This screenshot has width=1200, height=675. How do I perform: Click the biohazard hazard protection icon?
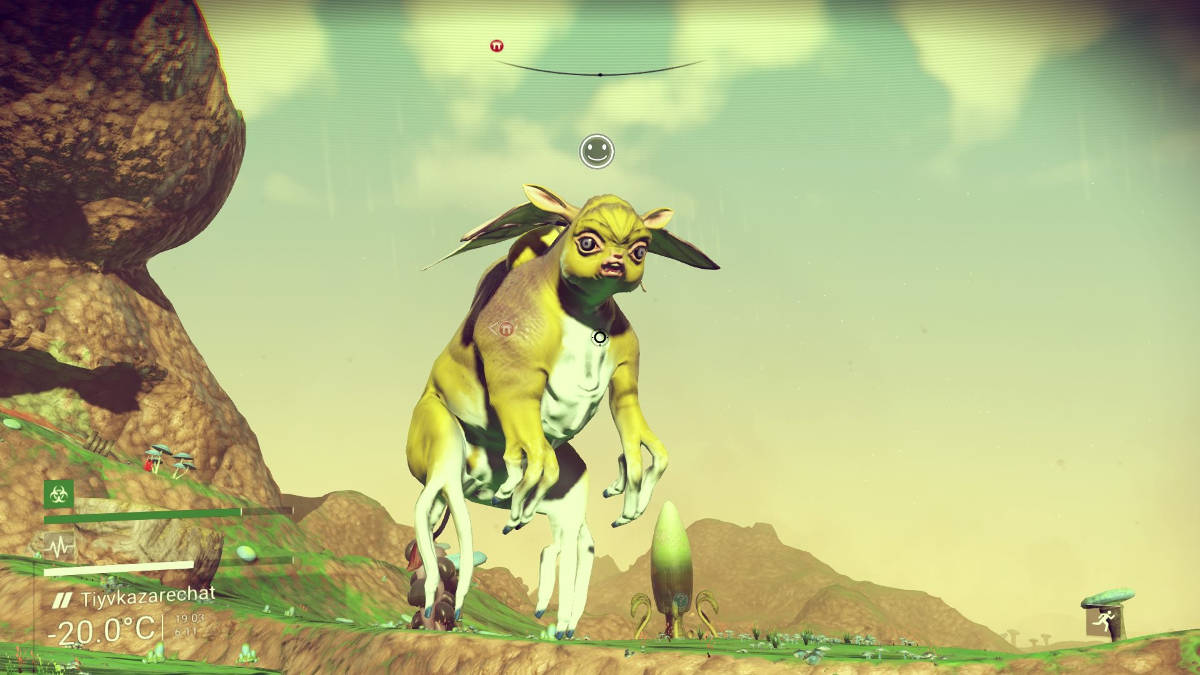point(59,494)
